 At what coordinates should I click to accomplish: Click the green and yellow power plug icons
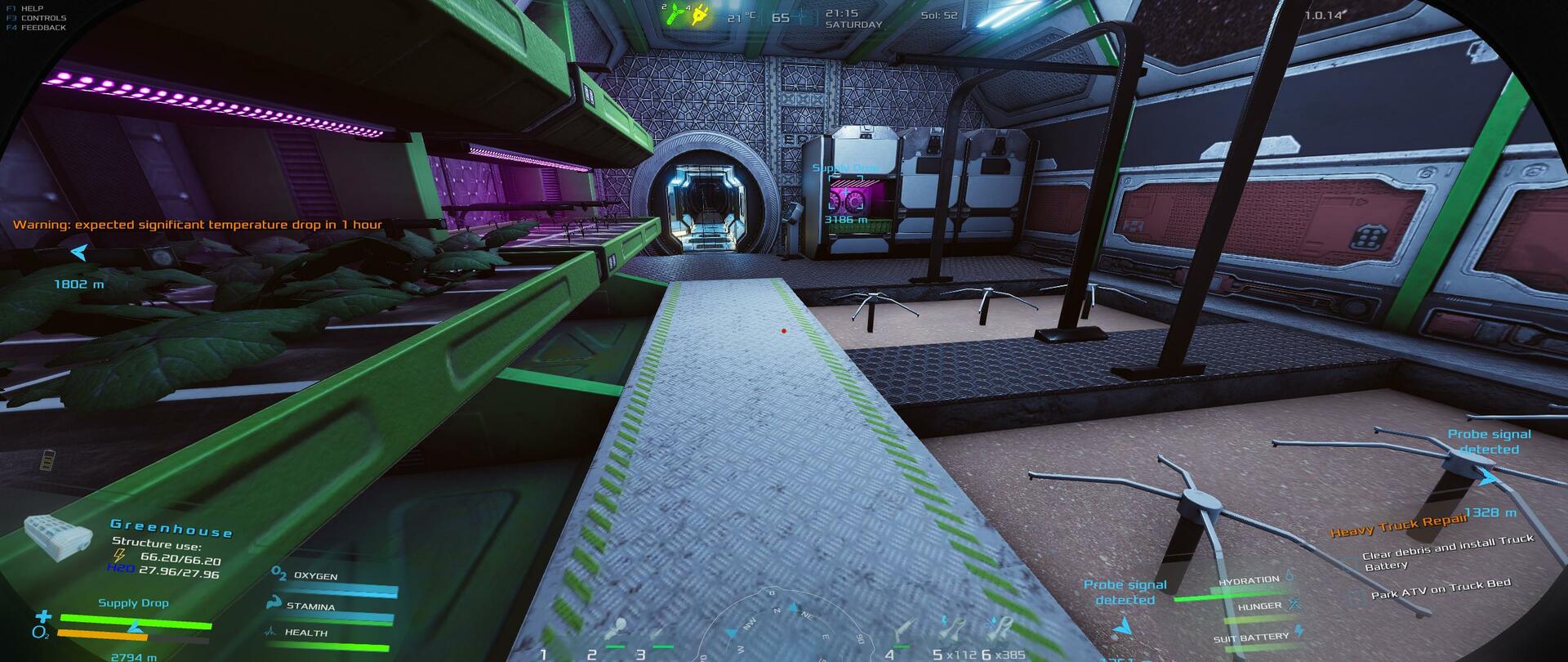(x=687, y=13)
